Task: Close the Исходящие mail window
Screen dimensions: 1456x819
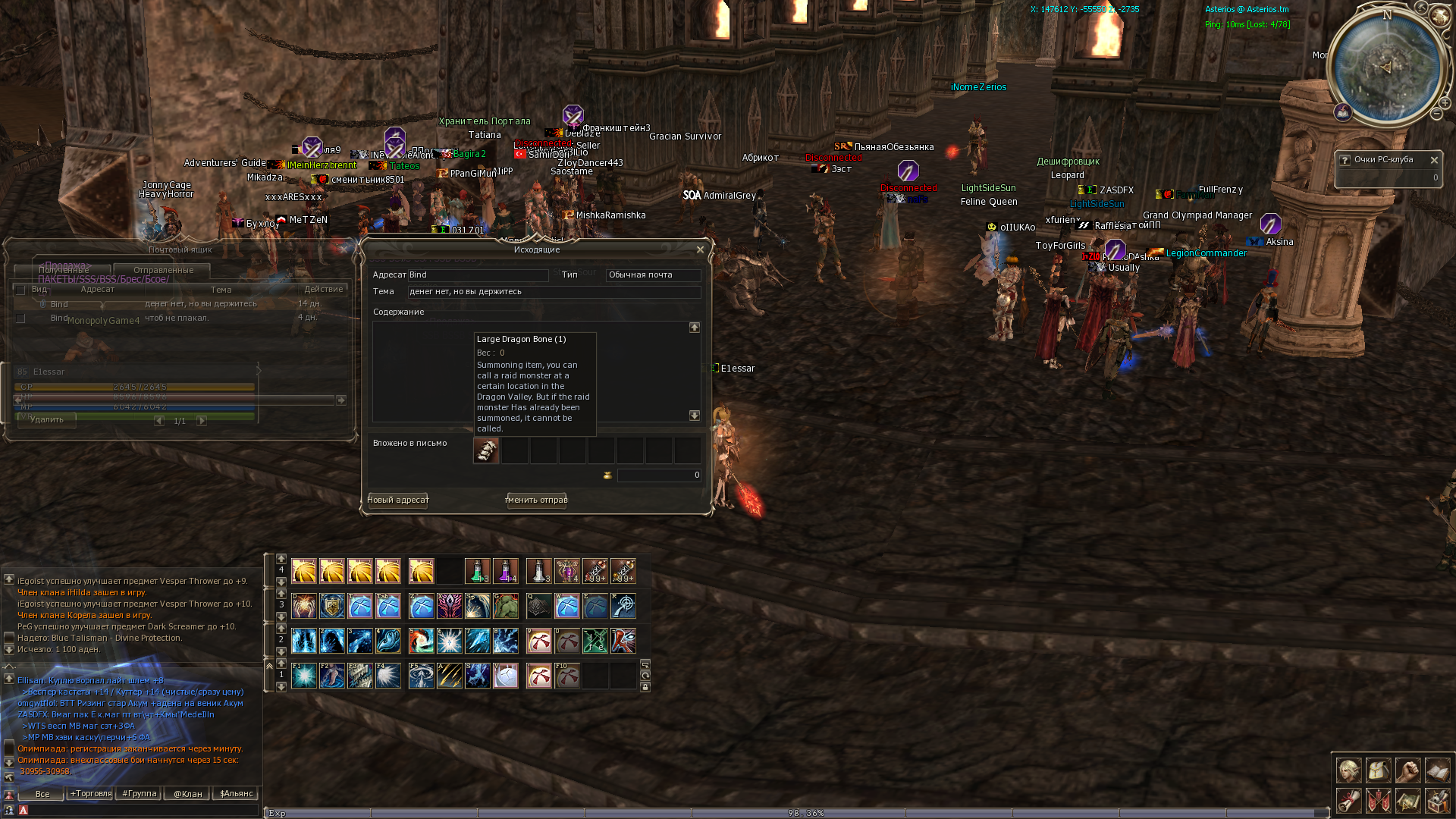Action: [x=700, y=249]
